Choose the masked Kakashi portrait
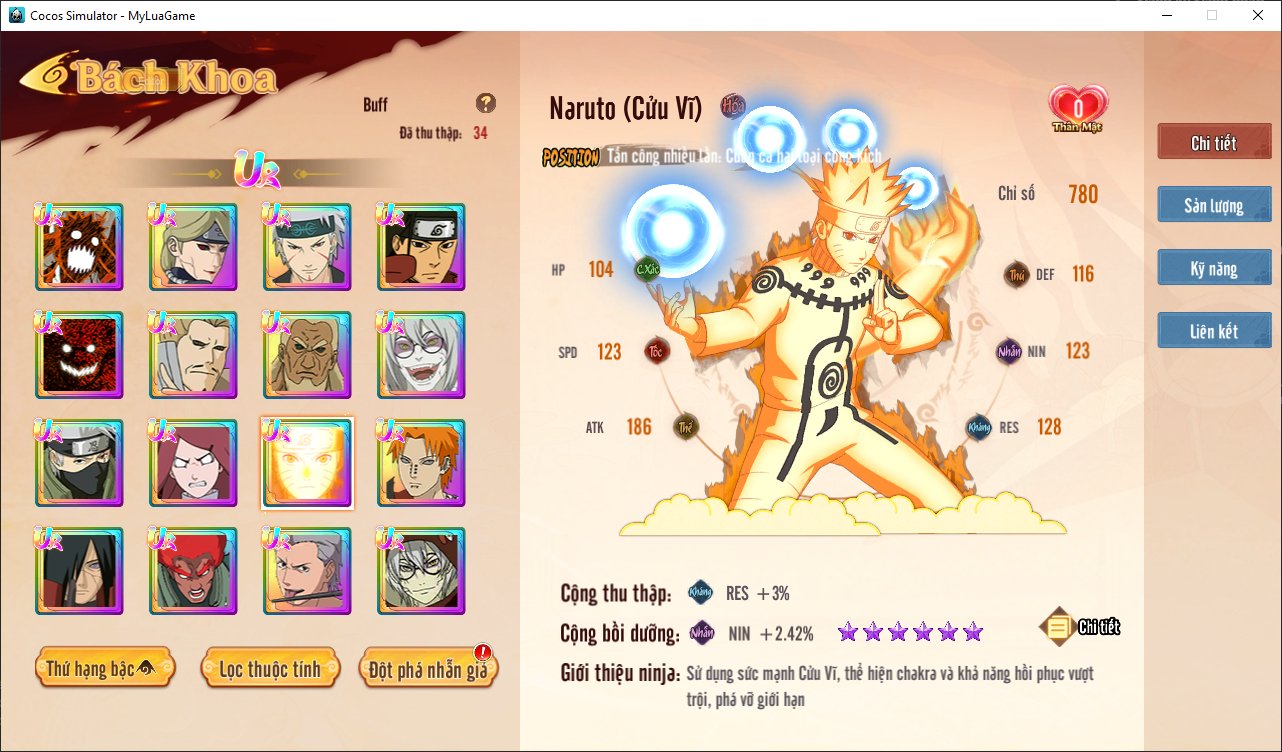Viewport: 1282px width, 752px height. 79,463
